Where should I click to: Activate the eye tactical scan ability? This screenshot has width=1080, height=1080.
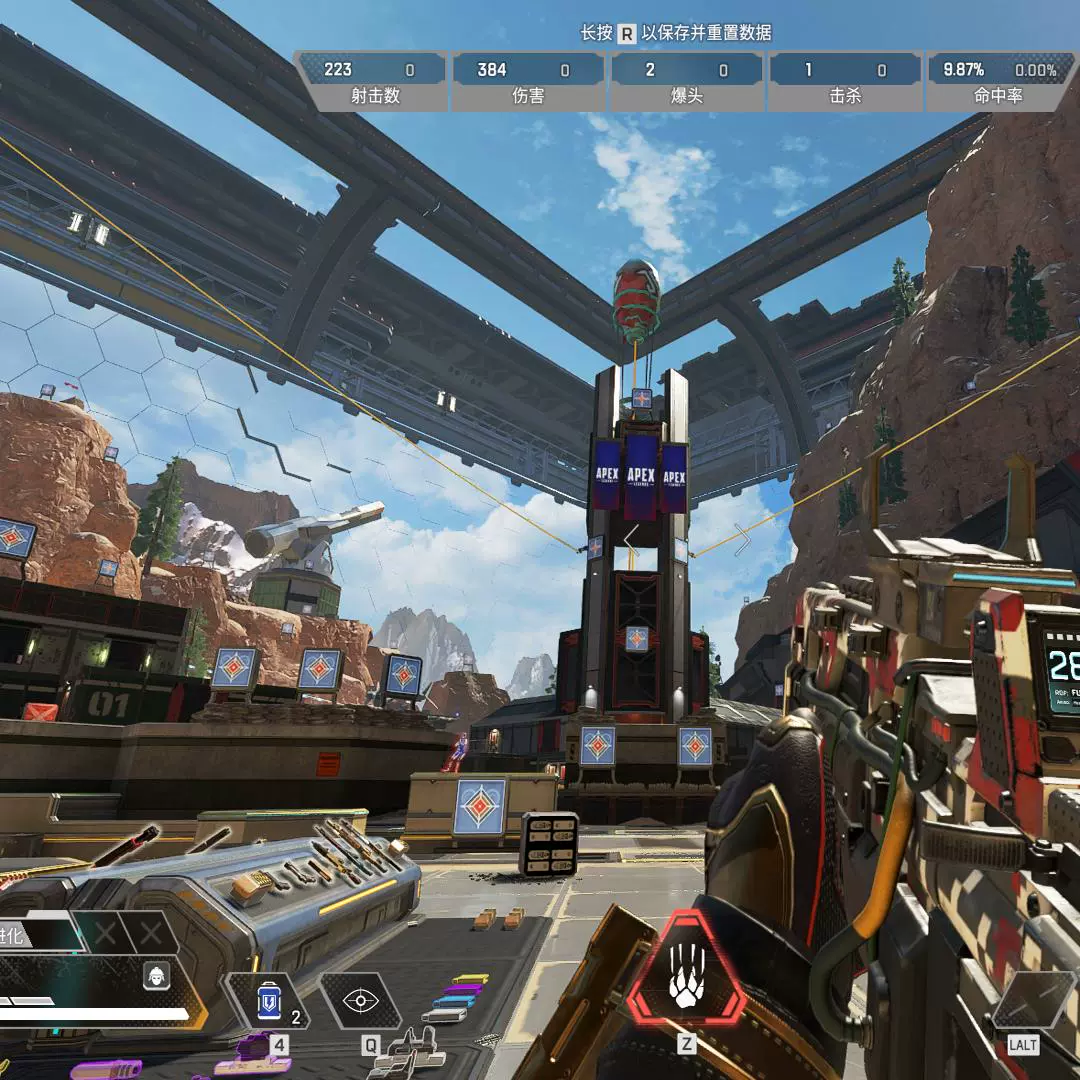pyautogui.click(x=359, y=1001)
